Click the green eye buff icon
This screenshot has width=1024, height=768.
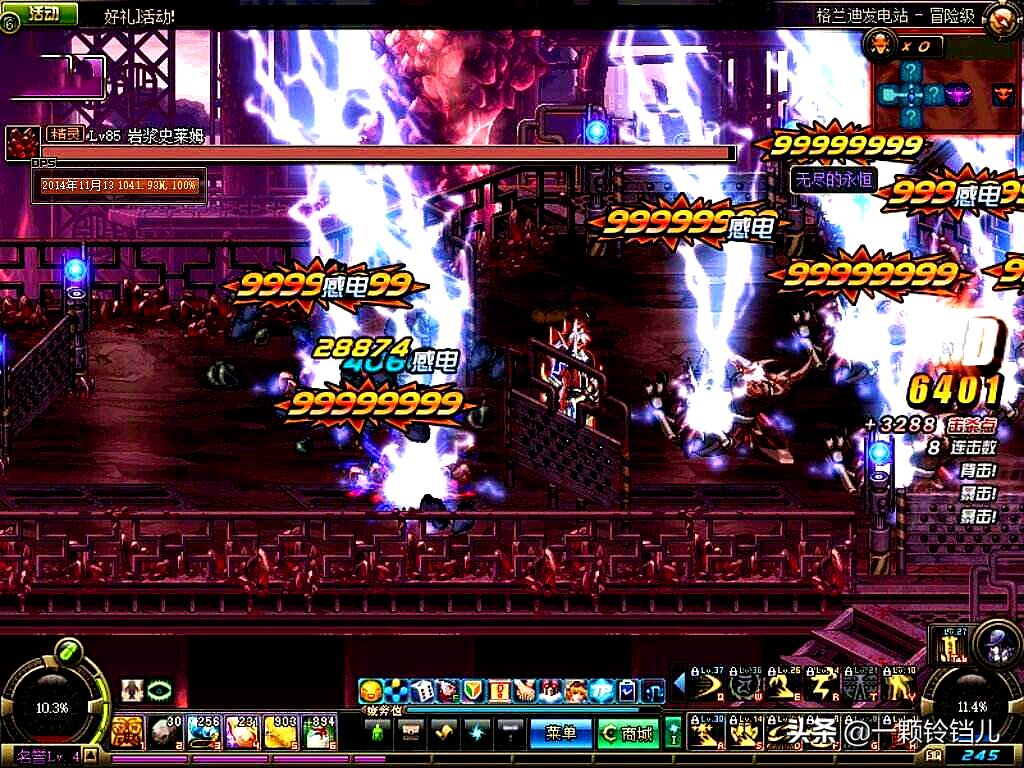click(x=159, y=690)
